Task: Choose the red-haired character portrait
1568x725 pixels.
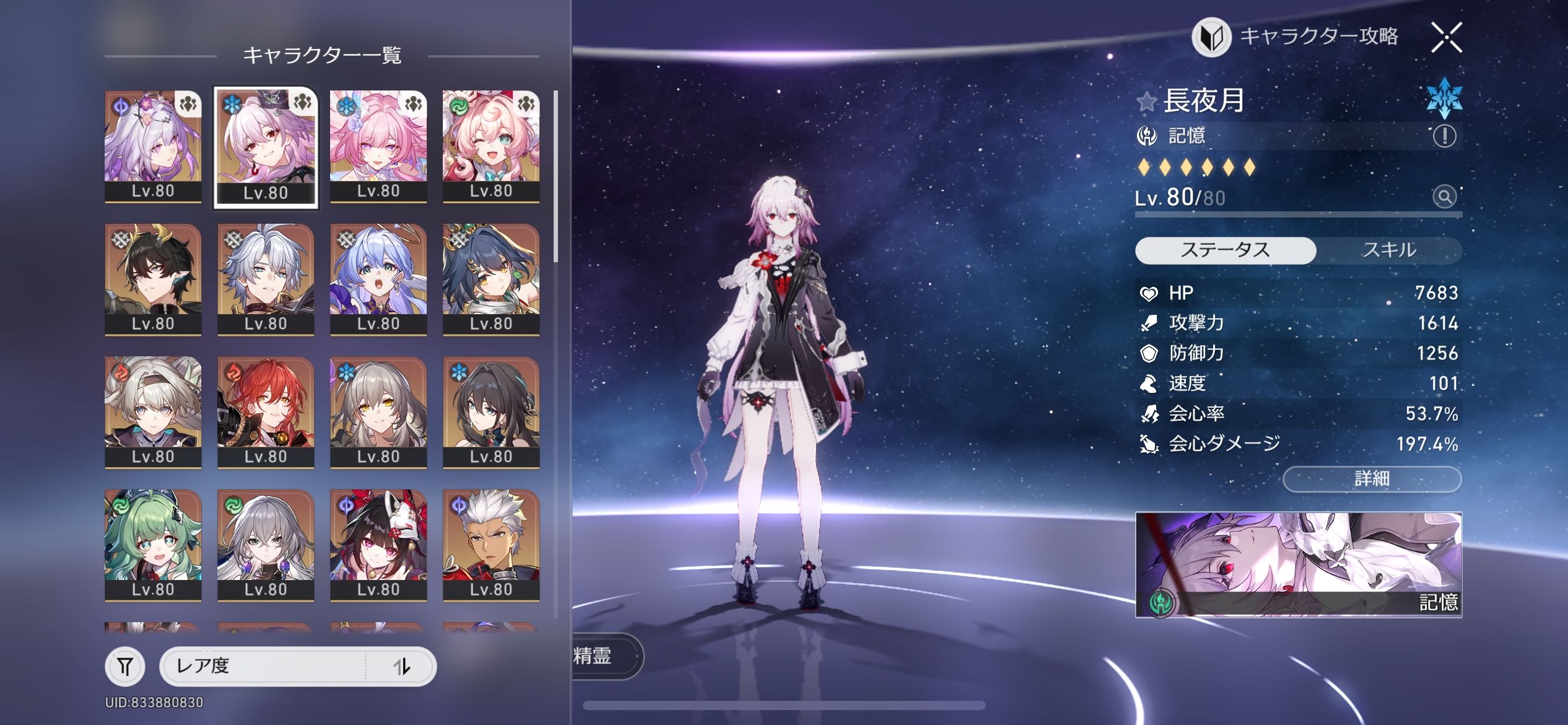Action: coord(266,411)
